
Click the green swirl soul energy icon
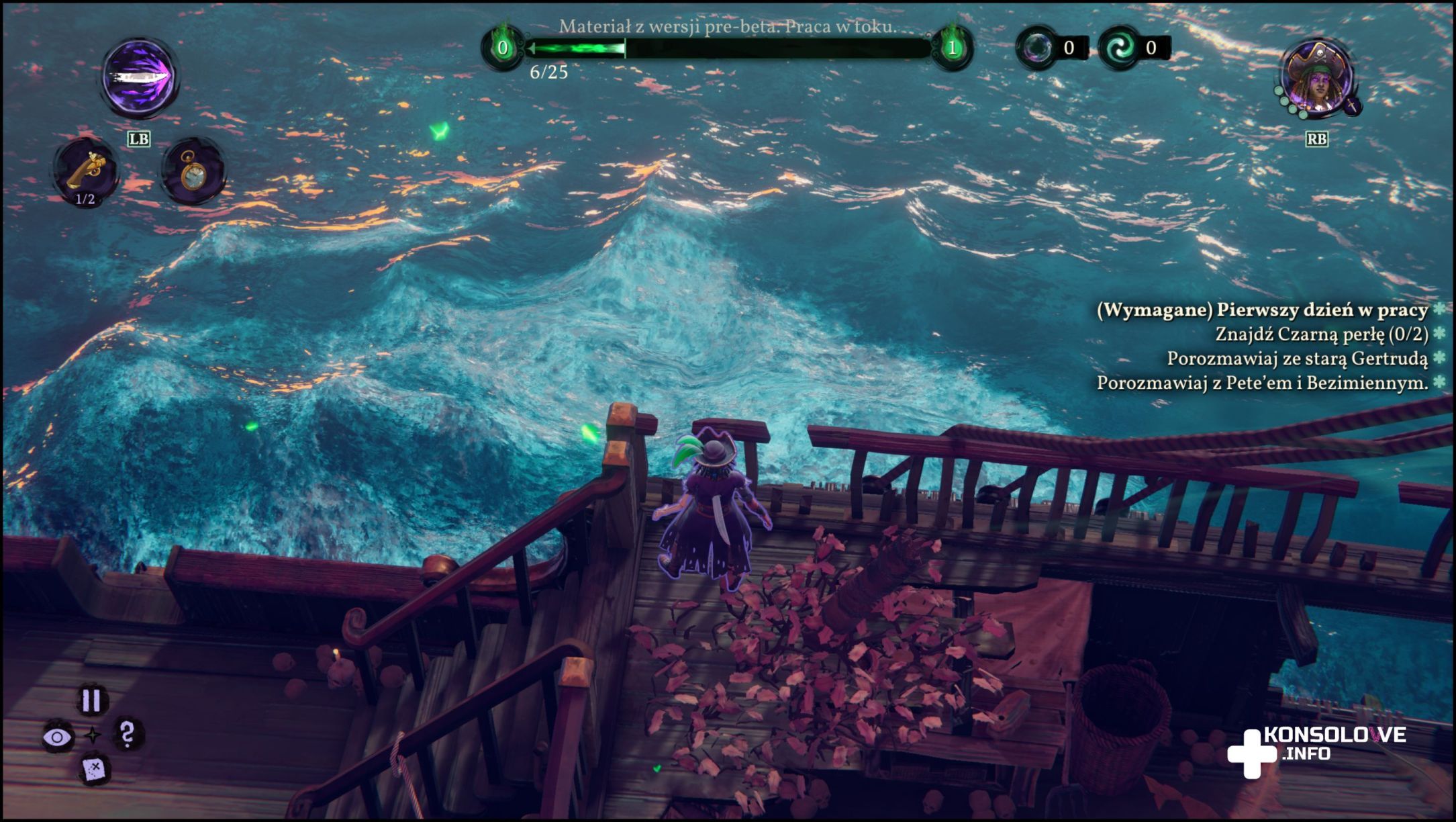pyautogui.click(x=1120, y=48)
